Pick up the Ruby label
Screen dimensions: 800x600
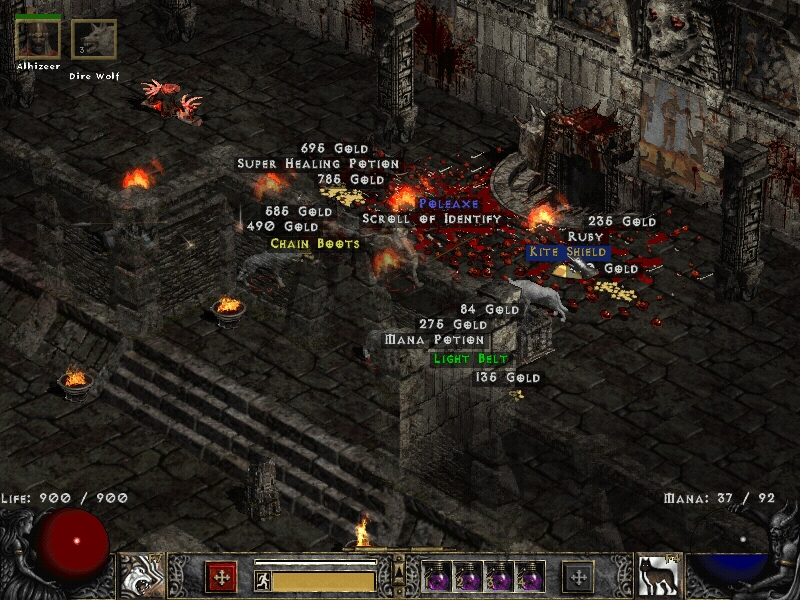[586, 237]
